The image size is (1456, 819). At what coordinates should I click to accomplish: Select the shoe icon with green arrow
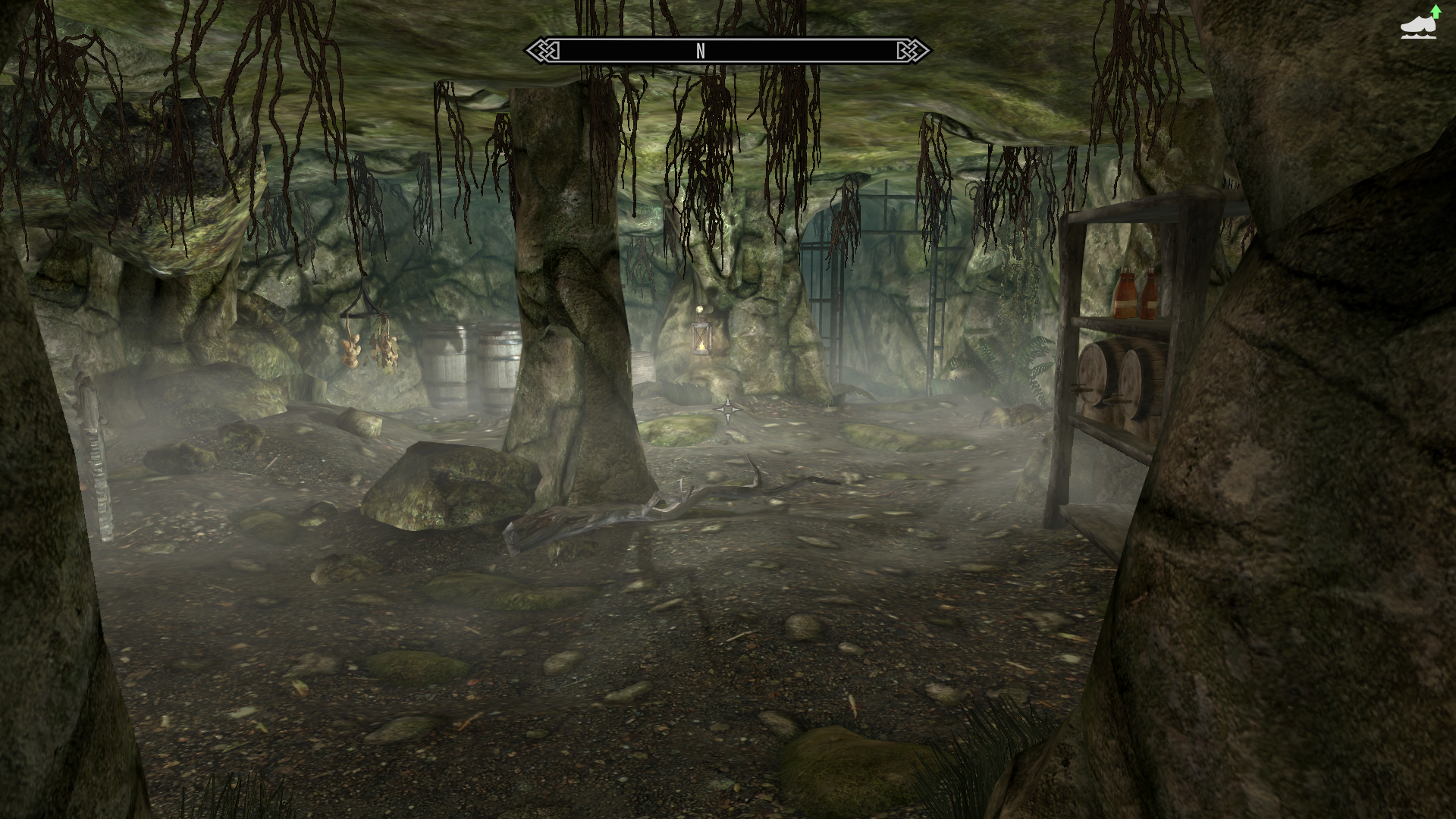pyautogui.click(x=1420, y=24)
